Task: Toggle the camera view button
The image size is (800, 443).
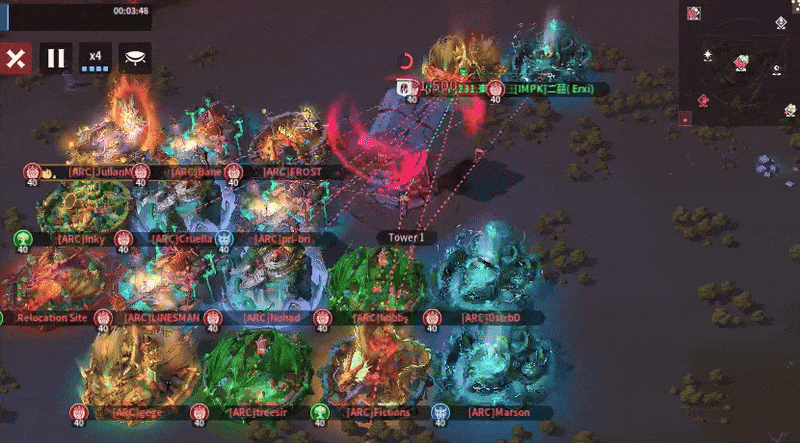Action: point(135,57)
